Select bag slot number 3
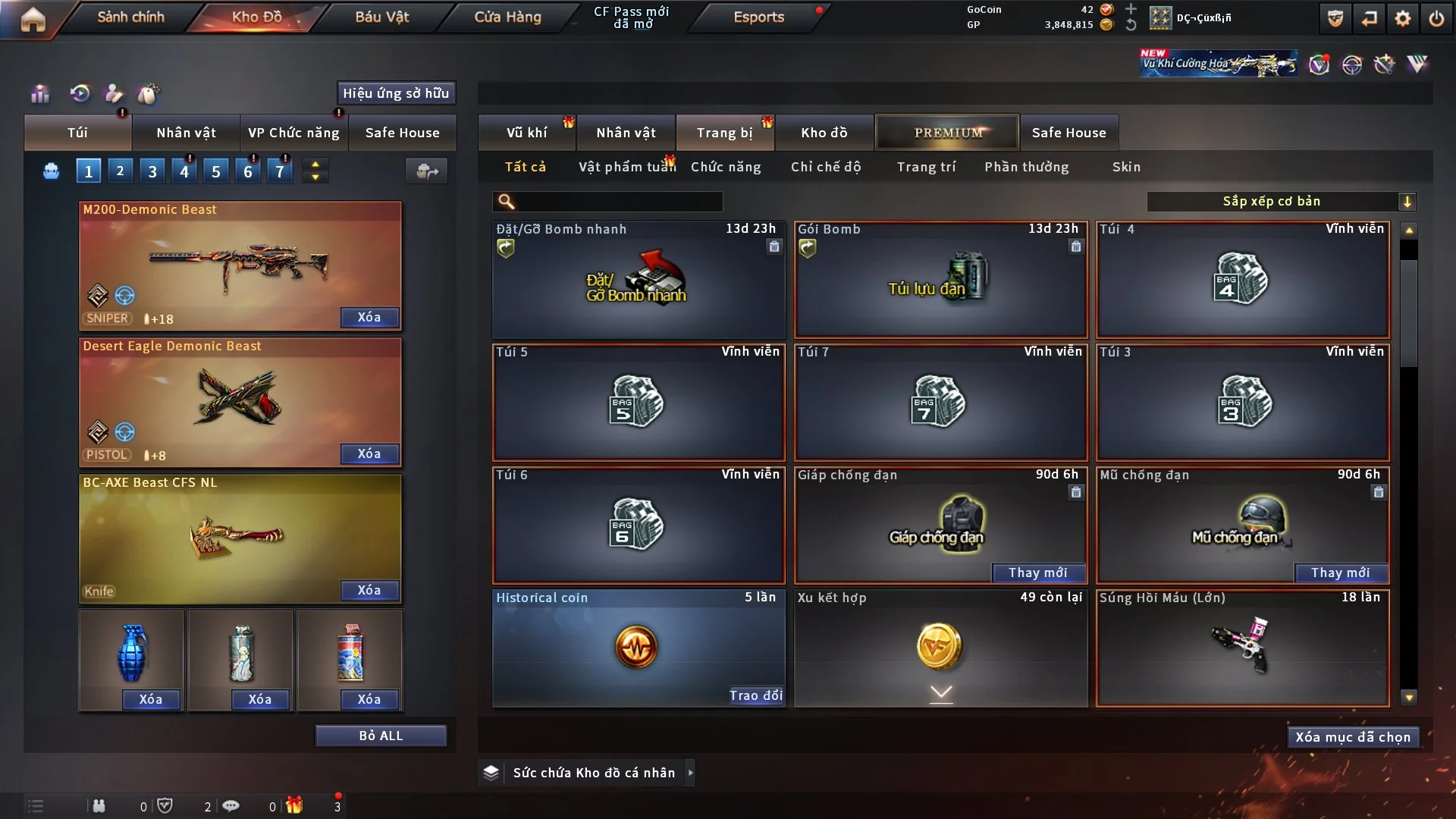Viewport: 1456px width, 819px height. pos(152,171)
